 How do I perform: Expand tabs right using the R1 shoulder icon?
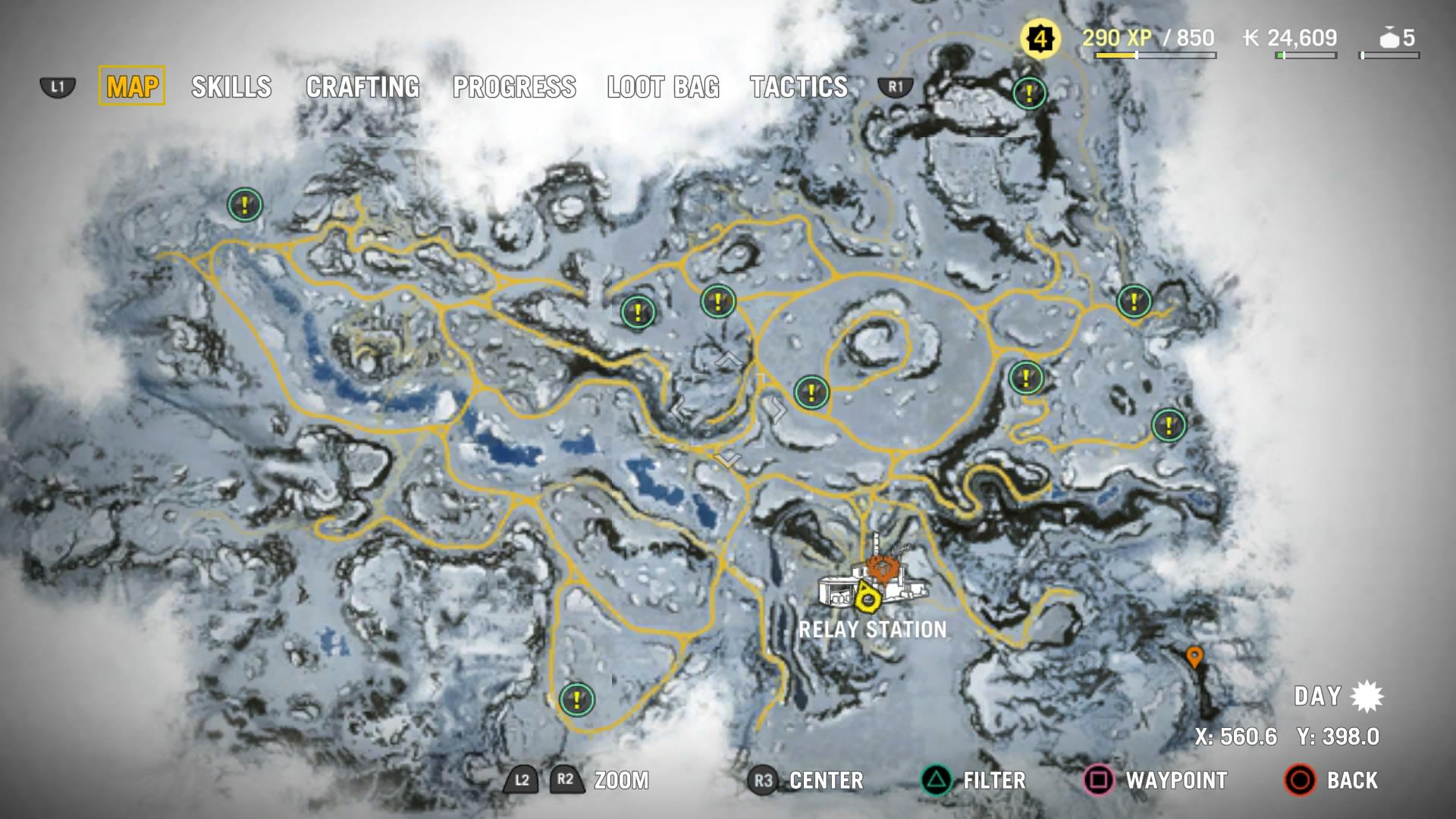(896, 87)
